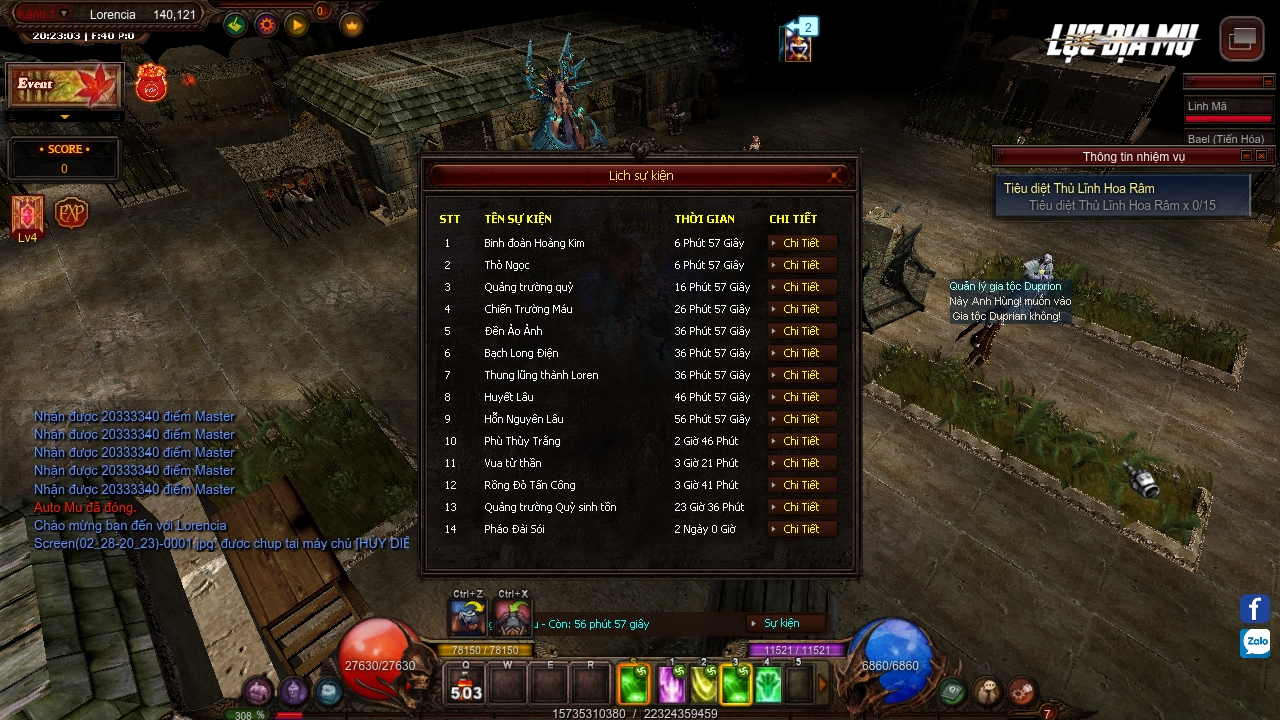Open Chi Tiết for Pháo Đài Sói
This screenshot has height=720, width=1280.
(x=801, y=529)
